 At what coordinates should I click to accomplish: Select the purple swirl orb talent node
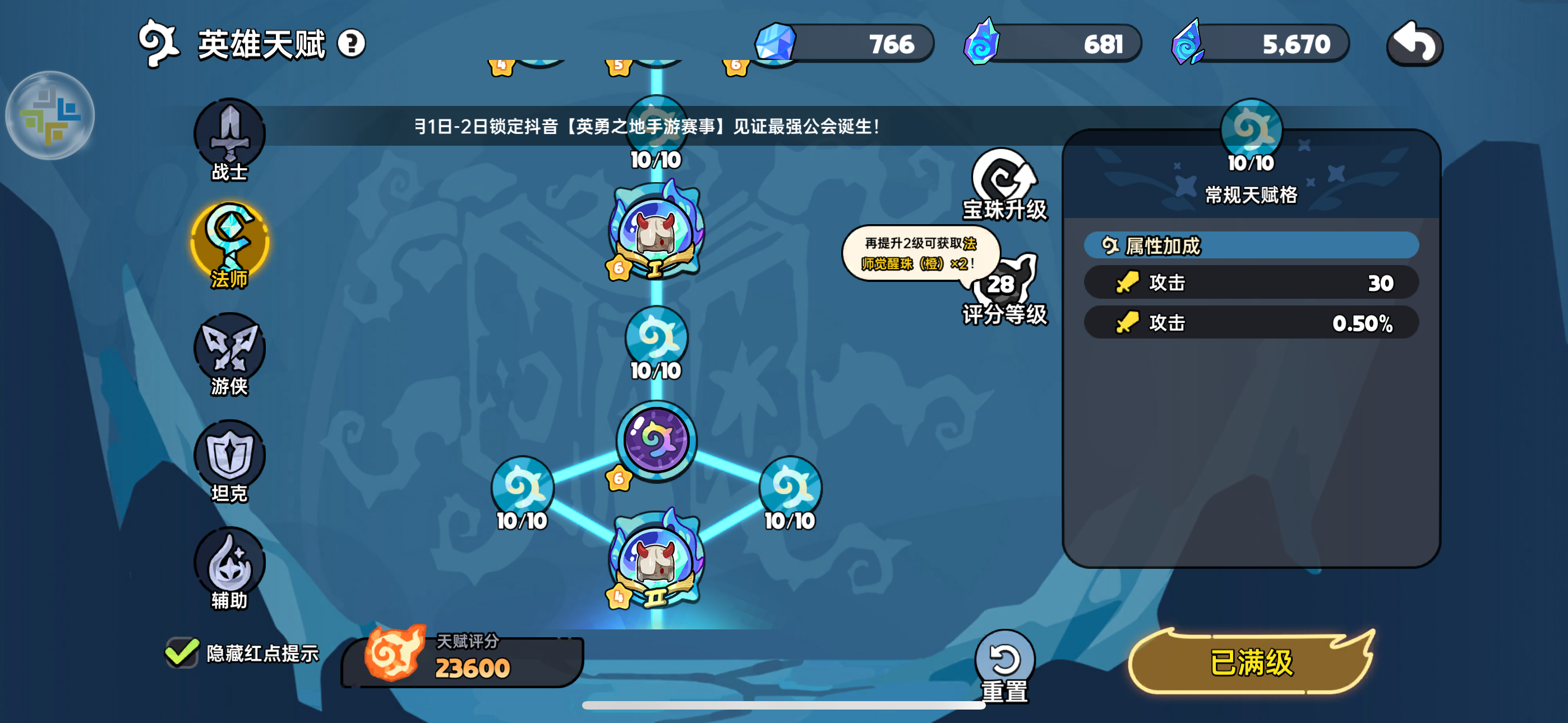(656, 439)
